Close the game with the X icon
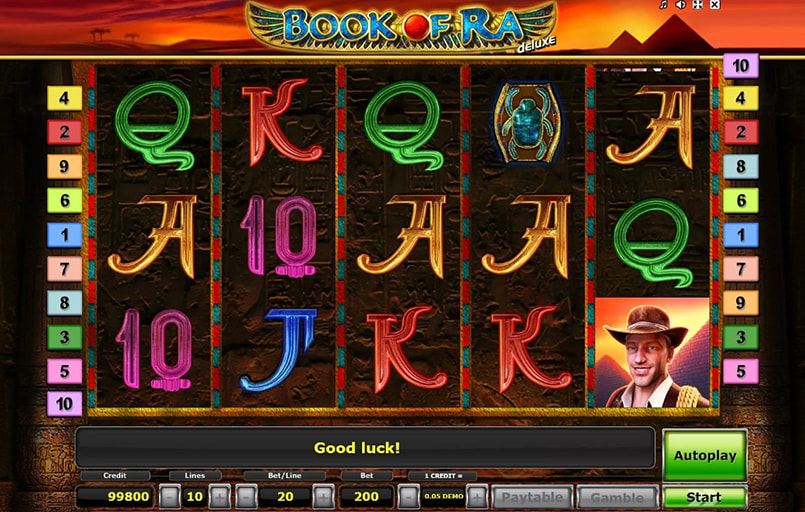 714,5
